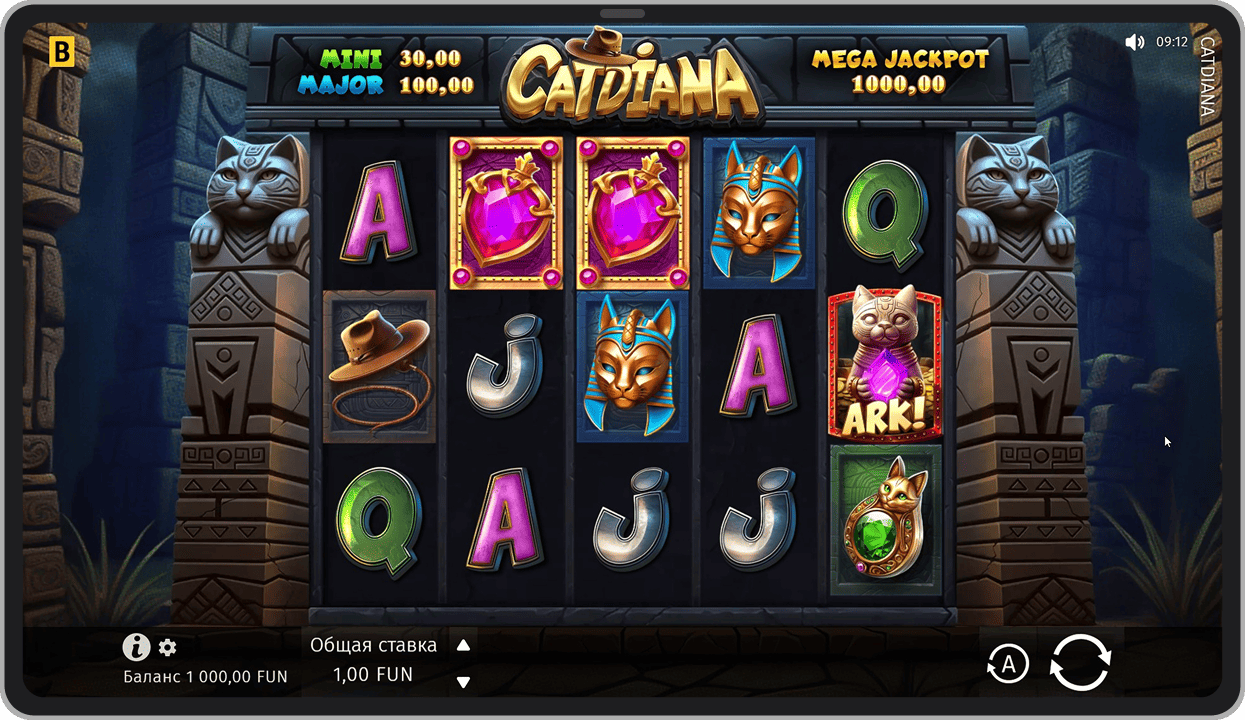Decrease the total bet with the down arrow
The width and height of the screenshot is (1245, 720).
(x=463, y=682)
